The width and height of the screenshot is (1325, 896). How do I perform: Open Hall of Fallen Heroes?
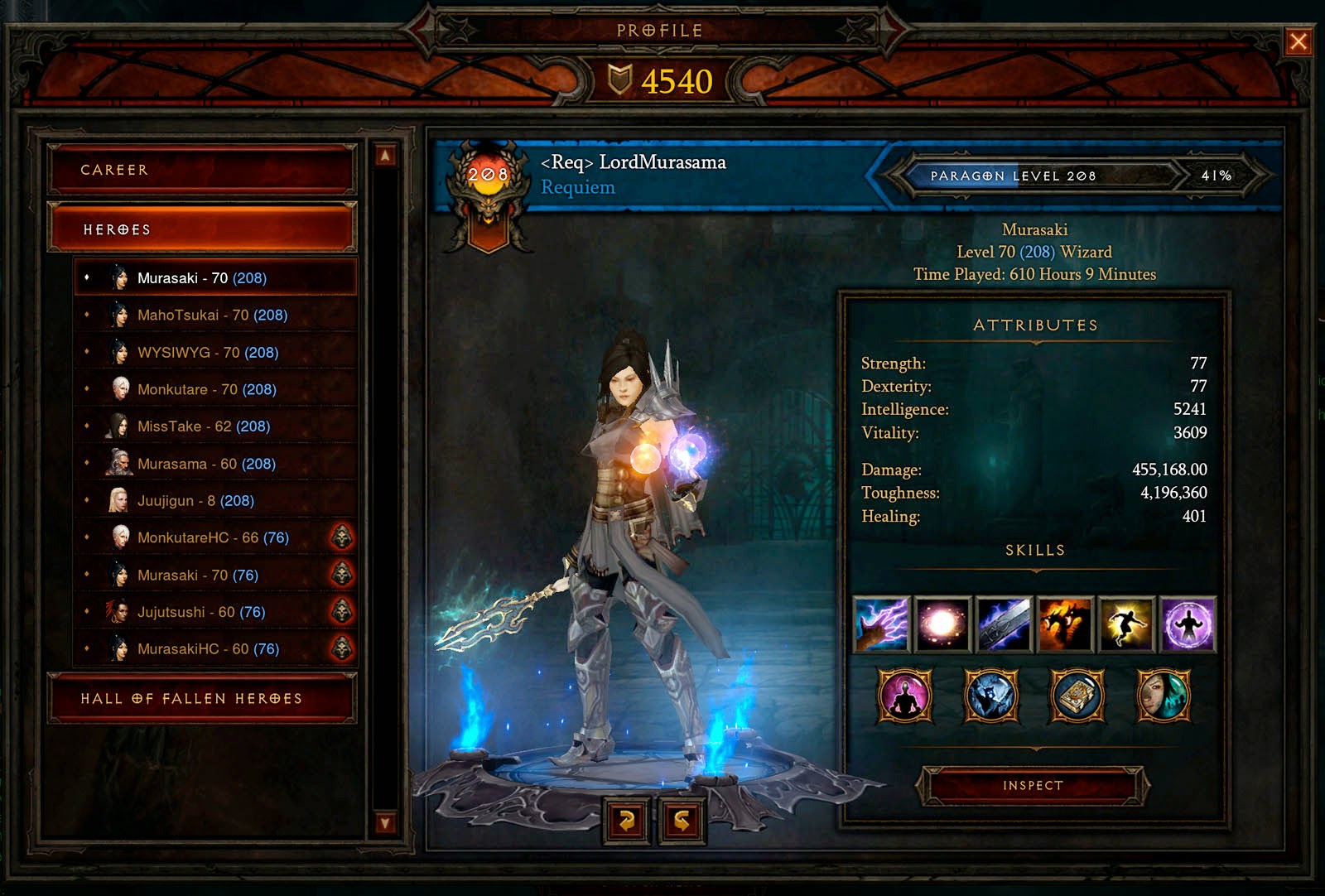pos(202,699)
